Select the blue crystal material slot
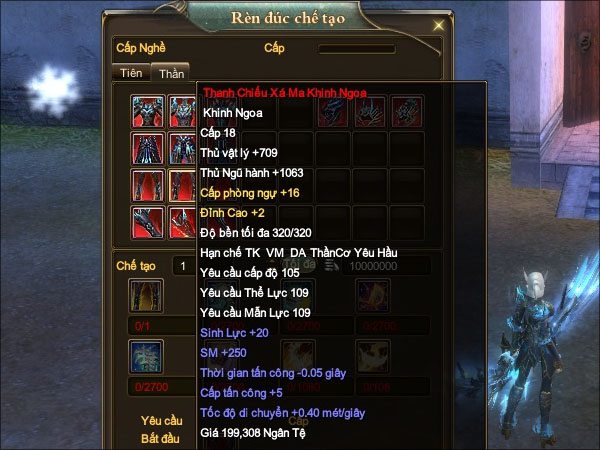 147,358
